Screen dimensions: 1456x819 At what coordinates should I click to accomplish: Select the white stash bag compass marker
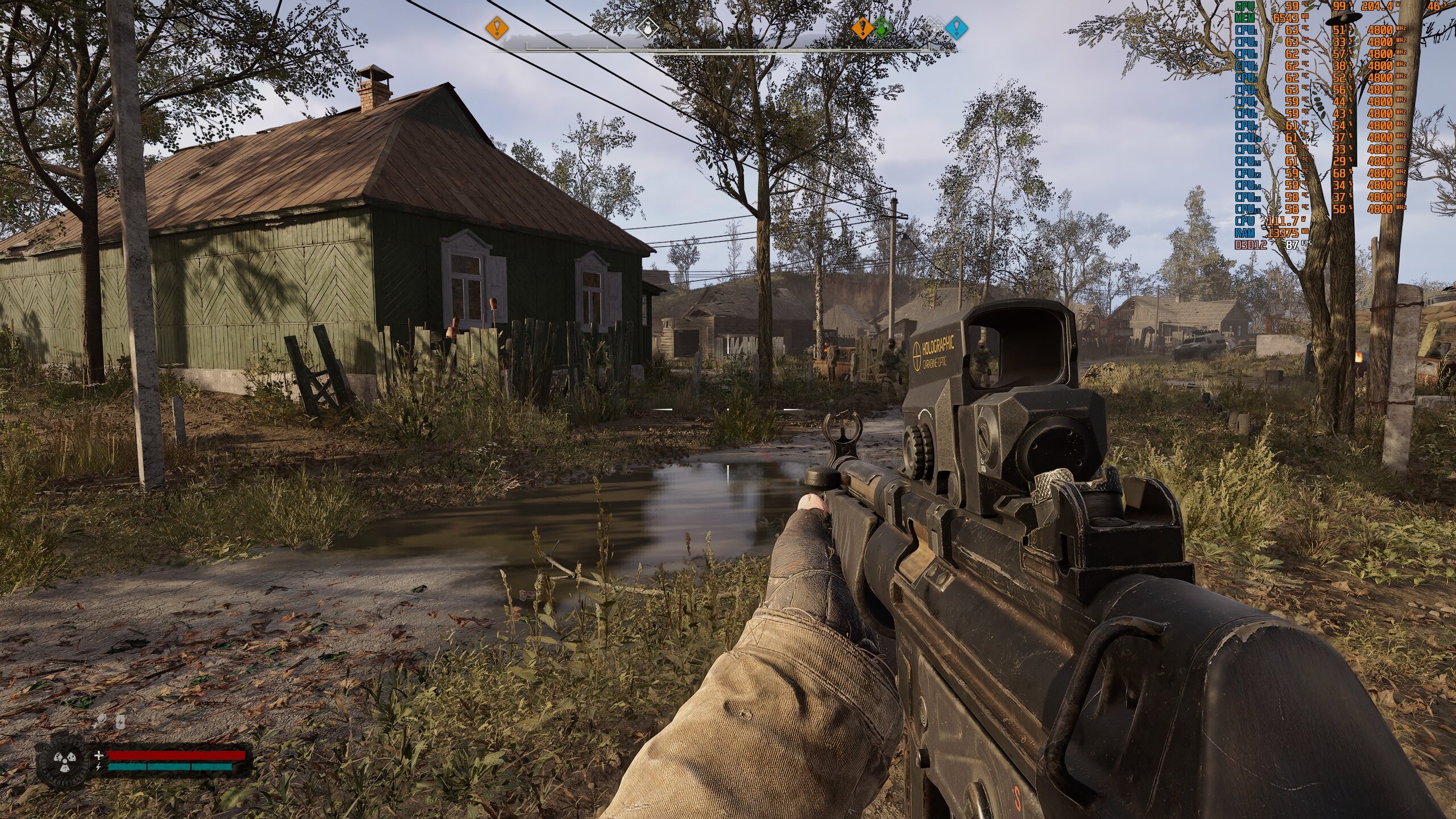[647, 26]
